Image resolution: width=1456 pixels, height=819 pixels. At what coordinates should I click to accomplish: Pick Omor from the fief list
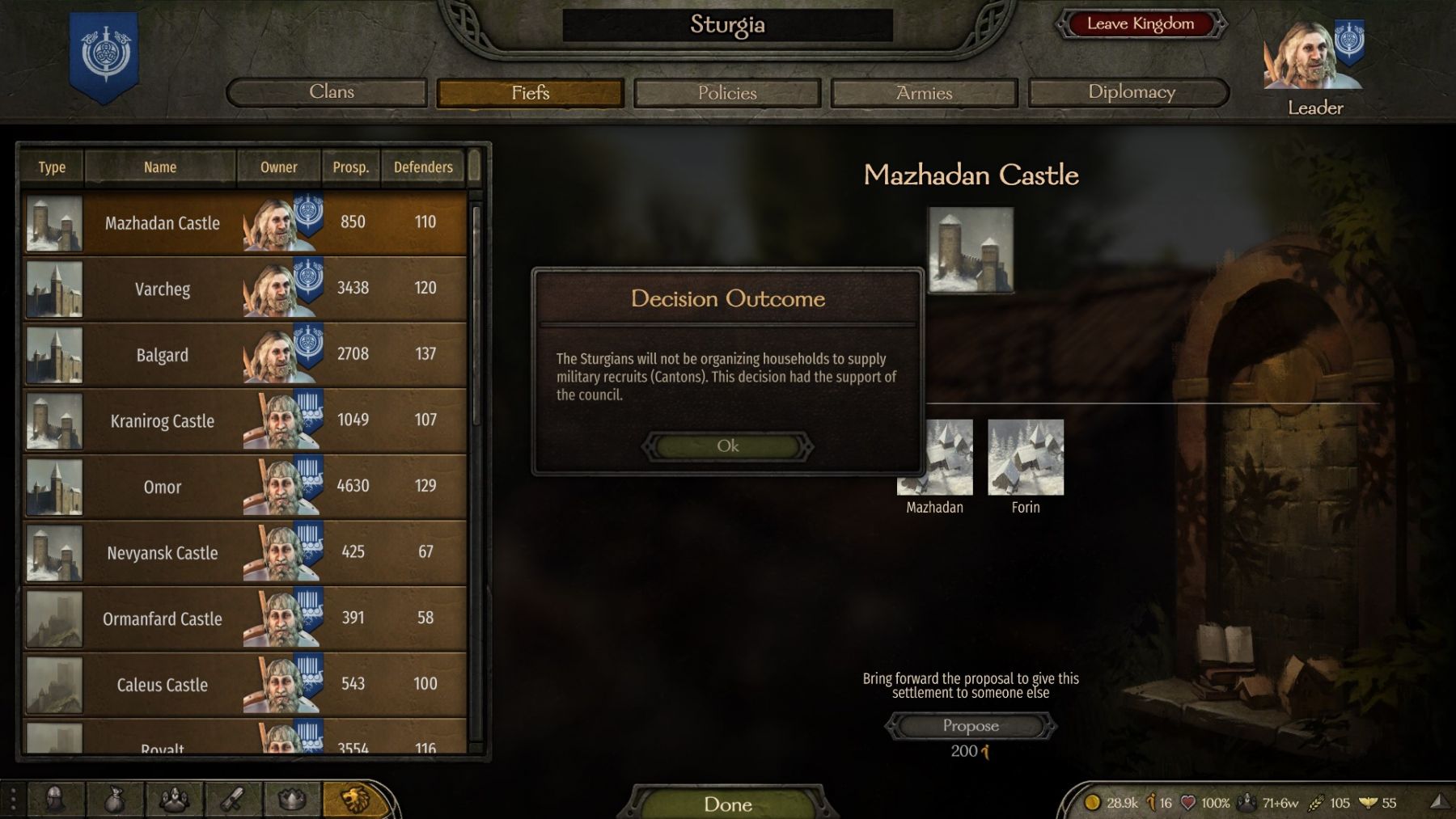point(162,487)
